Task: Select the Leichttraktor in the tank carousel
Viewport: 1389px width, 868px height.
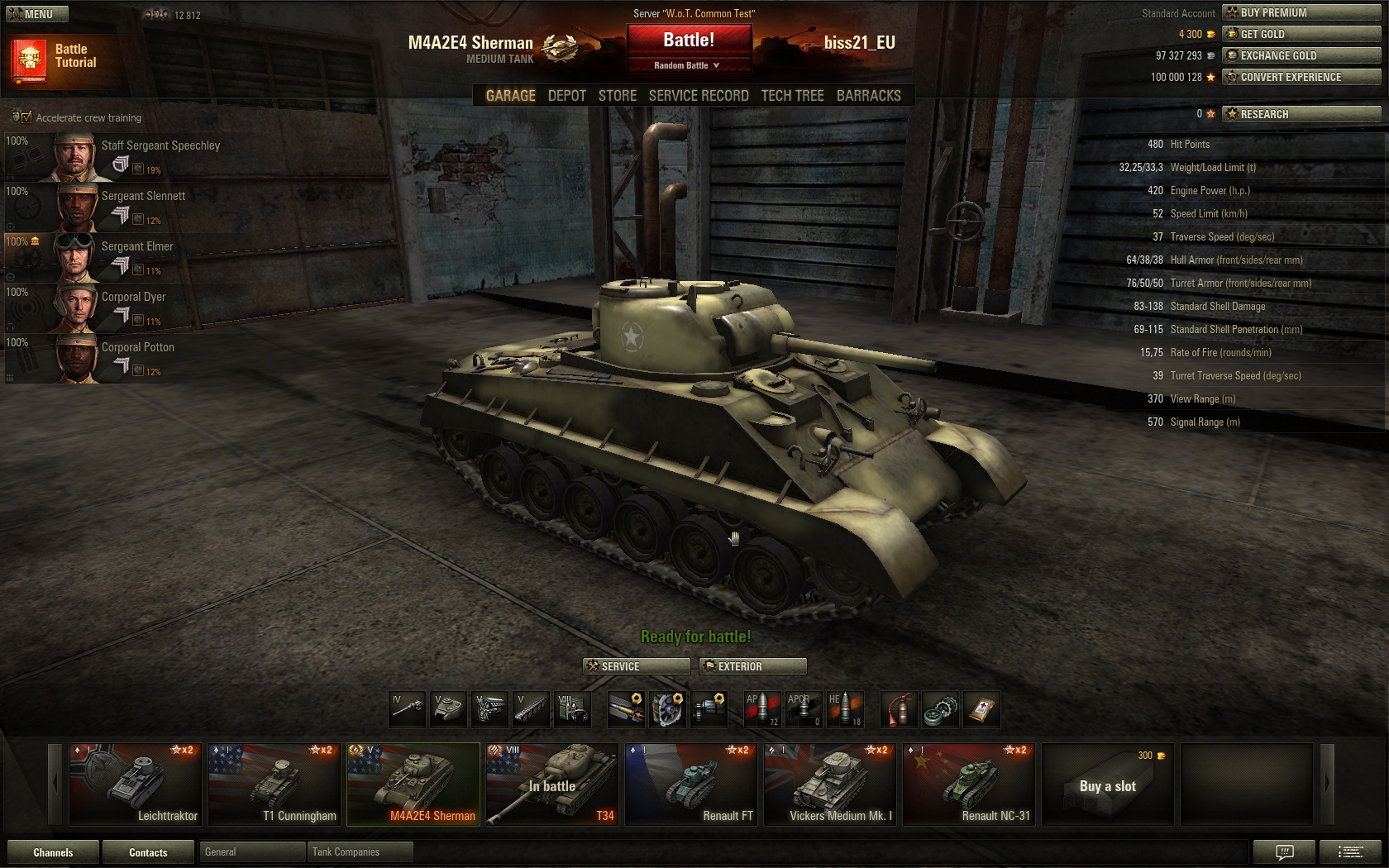Action: point(135,784)
